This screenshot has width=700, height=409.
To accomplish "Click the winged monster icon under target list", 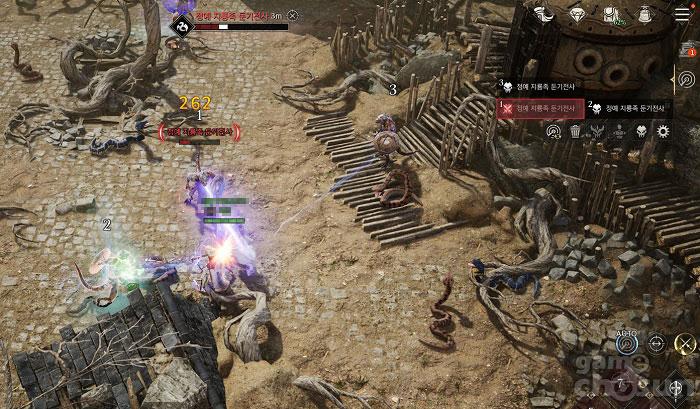I will [x=597, y=131].
